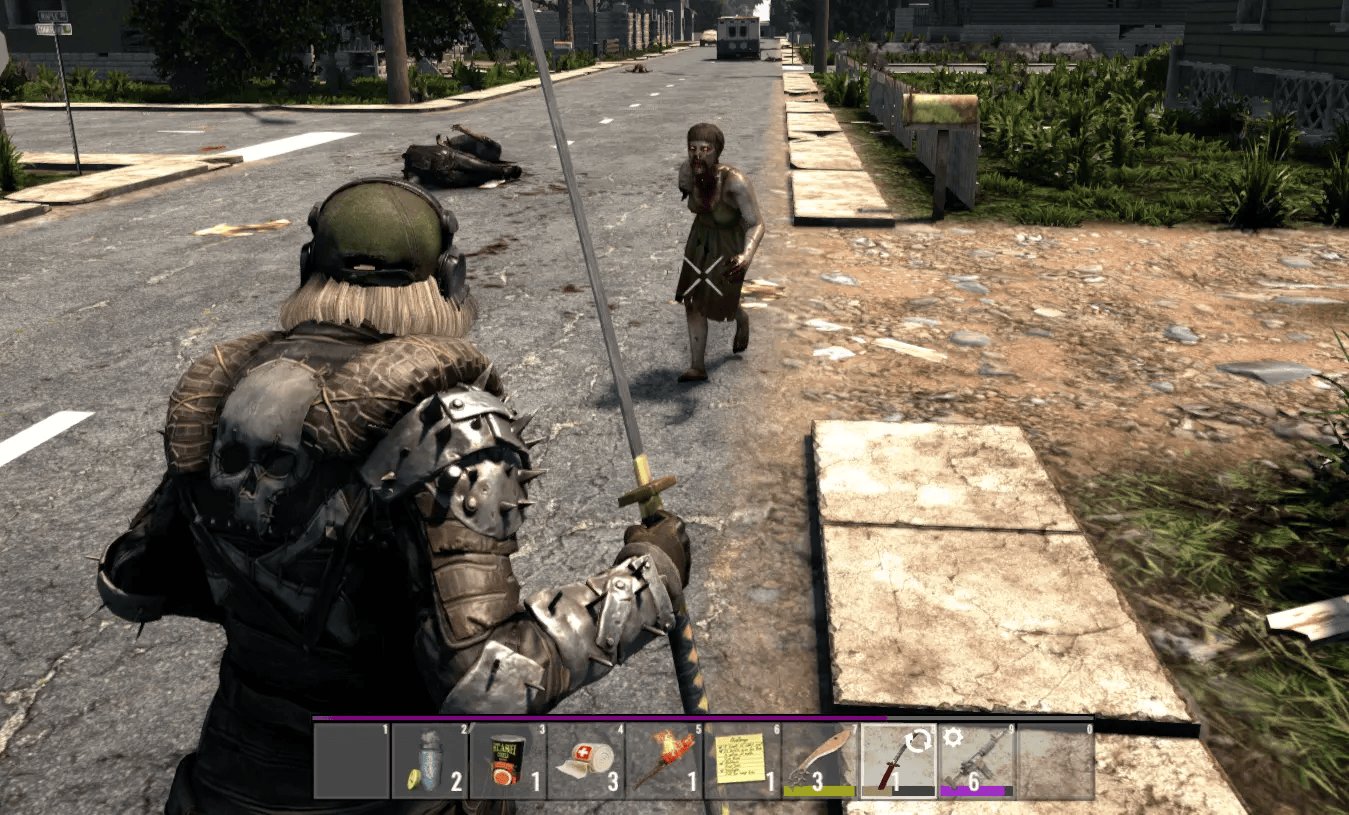Click the gear mod icon on the rifle slot

coord(951,737)
